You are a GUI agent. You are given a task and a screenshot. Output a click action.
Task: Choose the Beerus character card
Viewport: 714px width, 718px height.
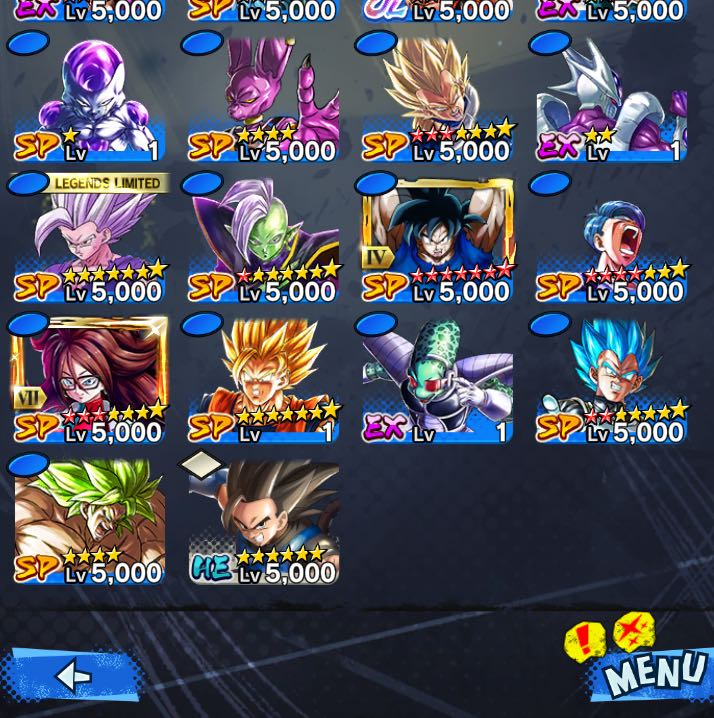pyautogui.click(x=264, y=100)
